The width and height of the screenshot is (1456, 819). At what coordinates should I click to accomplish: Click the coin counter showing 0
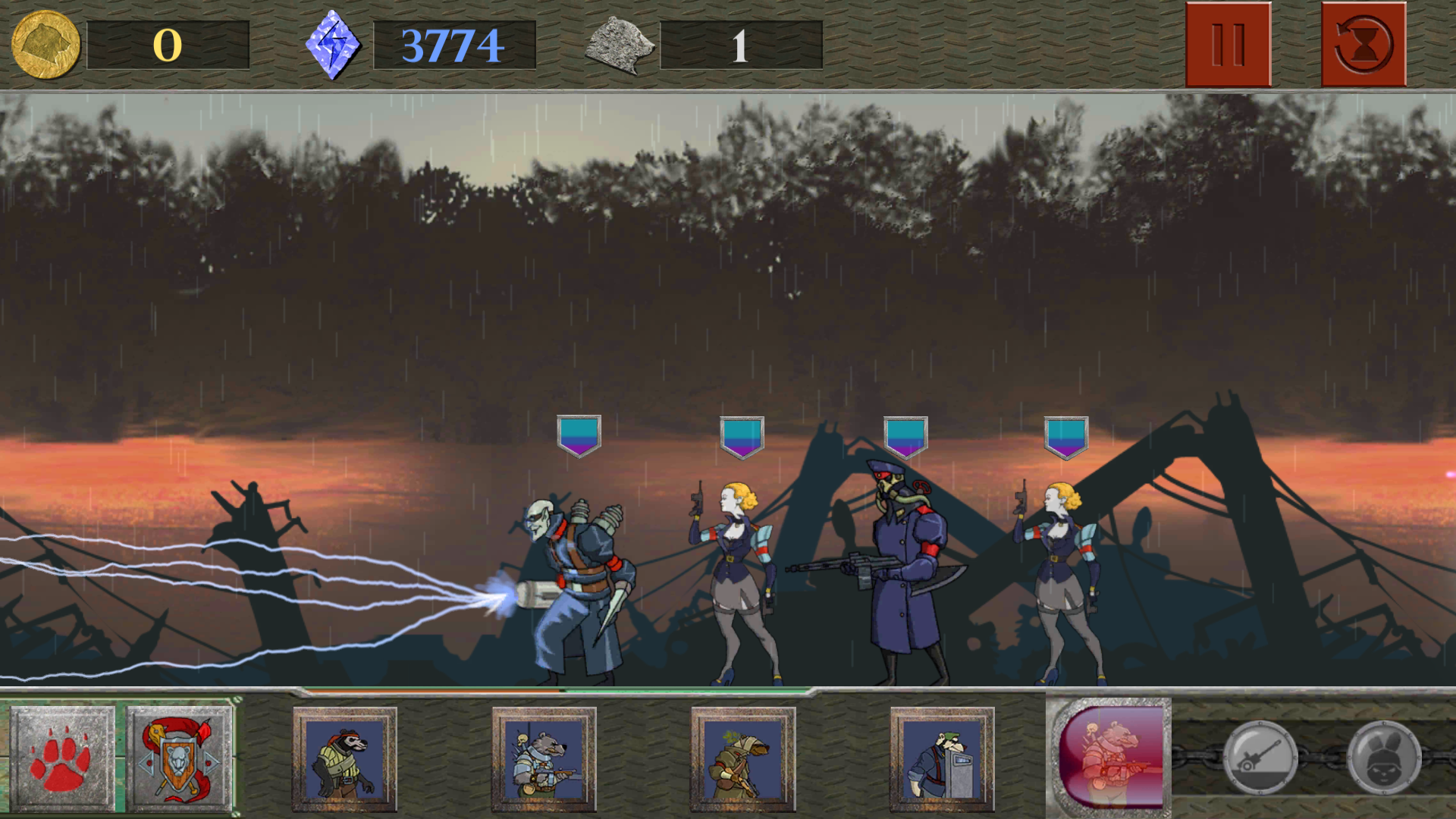168,44
